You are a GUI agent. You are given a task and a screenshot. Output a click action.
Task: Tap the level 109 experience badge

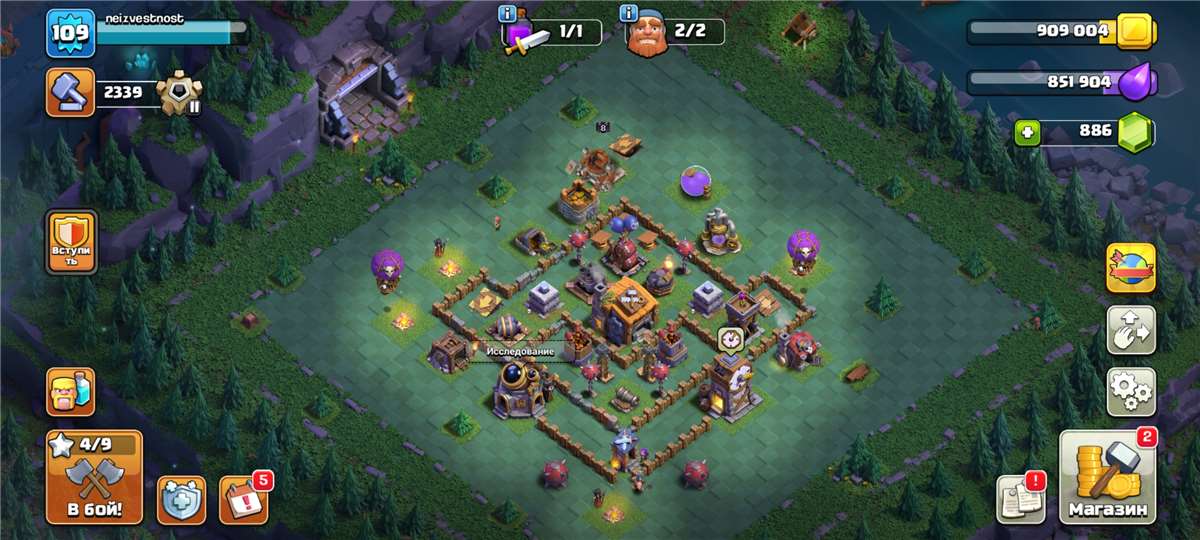coord(70,33)
